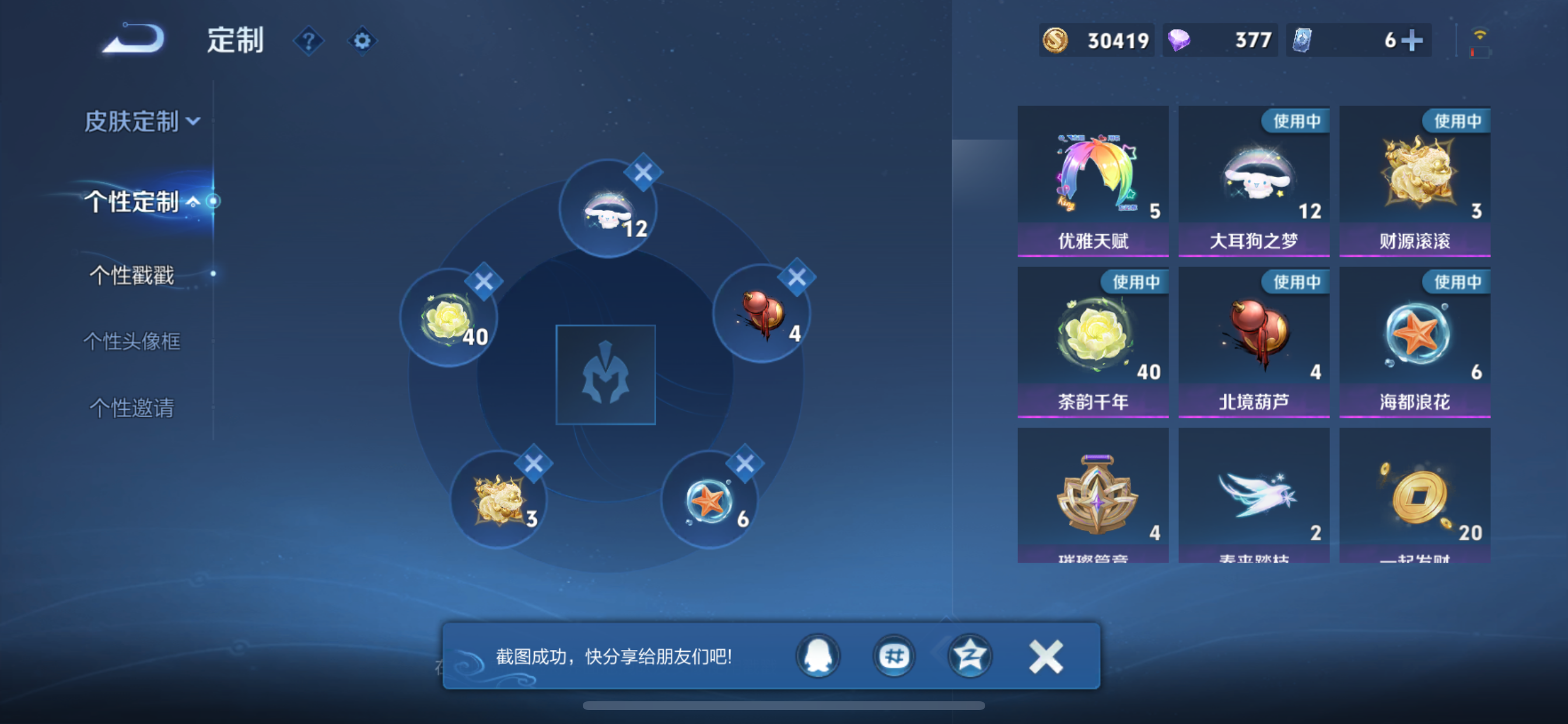This screenshot has height=724, width=1568.
Task: Tap the gold coin balance showing 30419
Action: click(x=1095, y=40)
